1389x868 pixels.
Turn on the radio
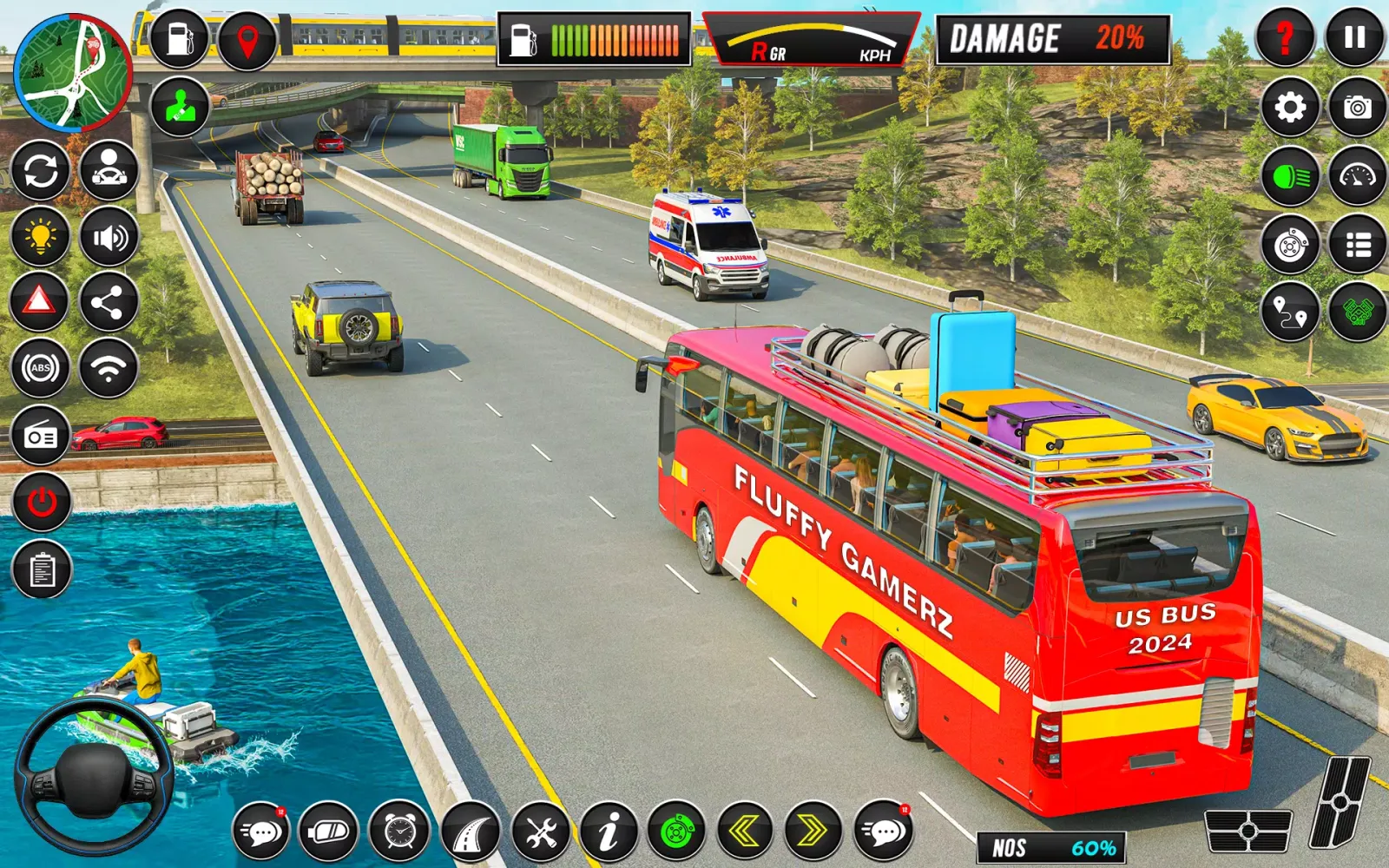click(41, 436)
